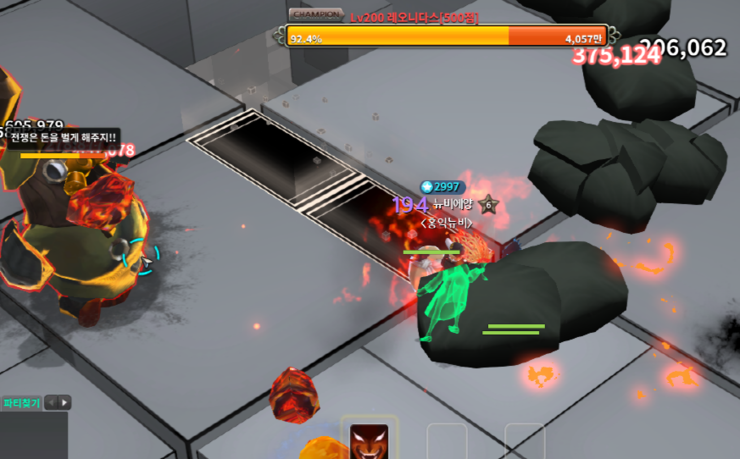Image resolution: width=740 pixels, height=459 pixels.
Task: Activate the red demon face skill
Action: (369, 441)
